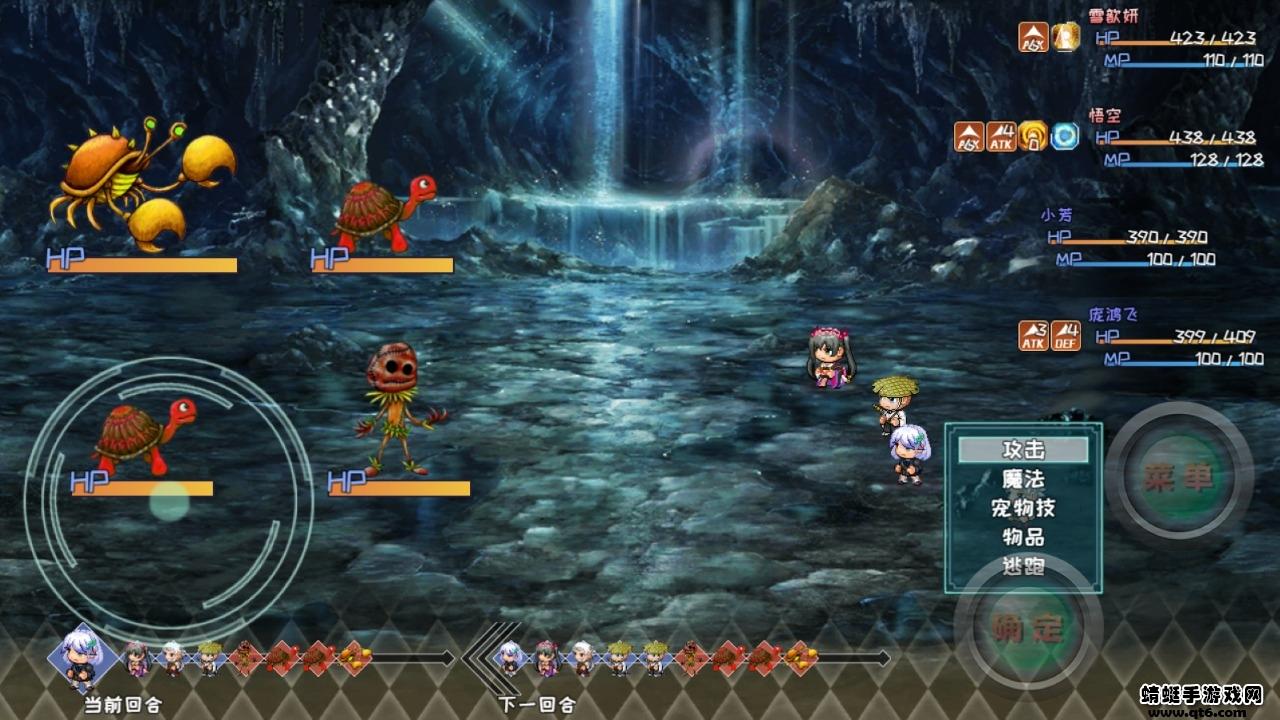Click the blue orb shield buff on 悟空

[1065, 135]
